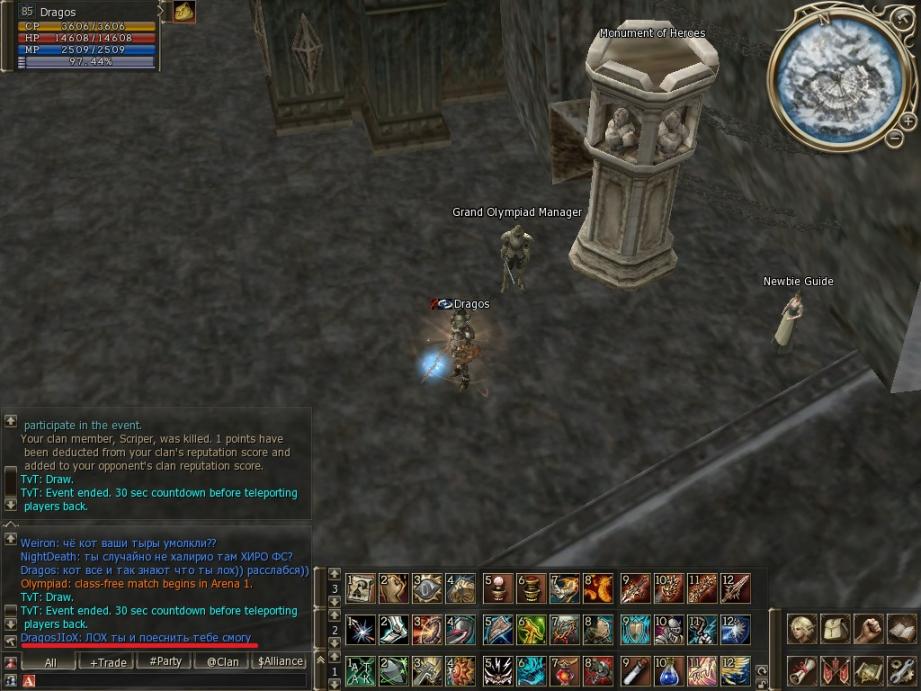Activate the green ATAK skill in slot 1
Viewport: 921px width, 691px height.
(x=360, y=669)
